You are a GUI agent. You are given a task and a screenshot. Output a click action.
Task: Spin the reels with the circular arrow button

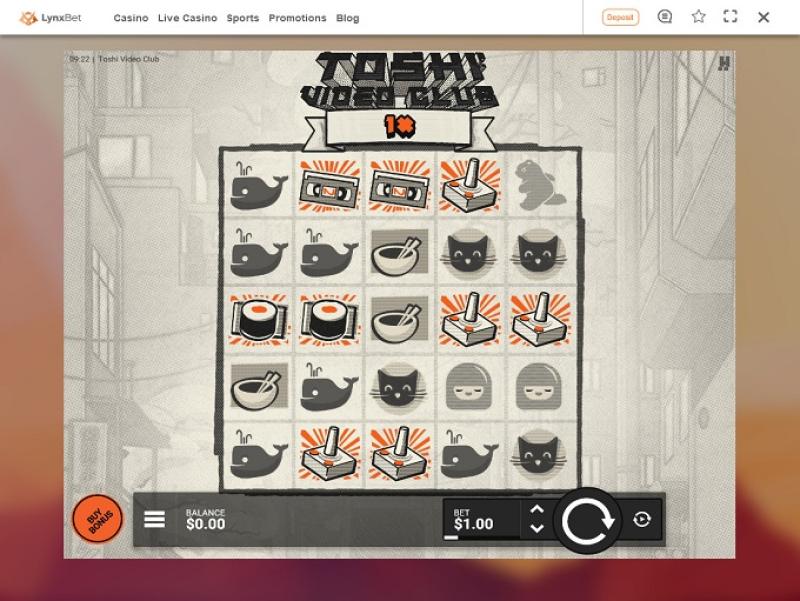click(587, 520)
